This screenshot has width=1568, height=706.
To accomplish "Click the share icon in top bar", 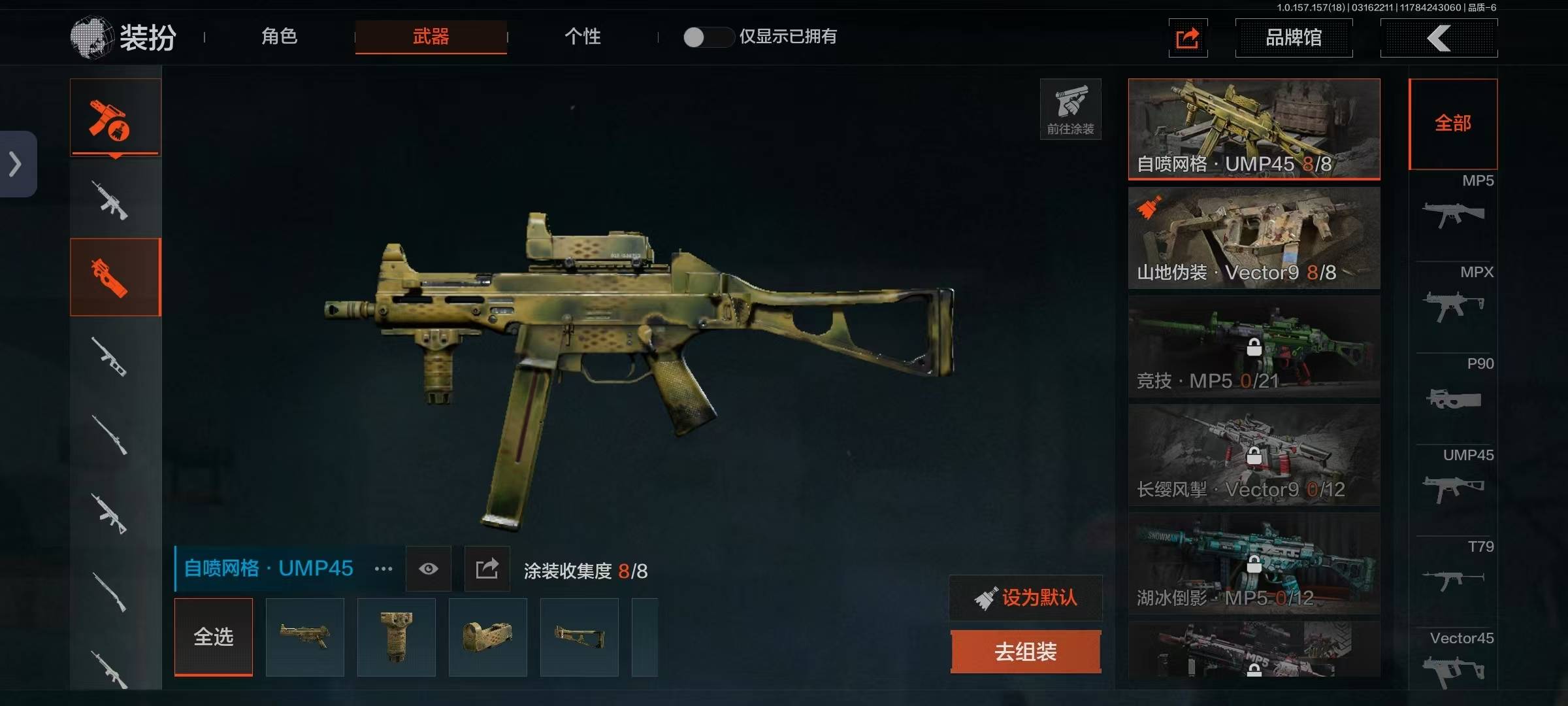I will coord(1188,38).
